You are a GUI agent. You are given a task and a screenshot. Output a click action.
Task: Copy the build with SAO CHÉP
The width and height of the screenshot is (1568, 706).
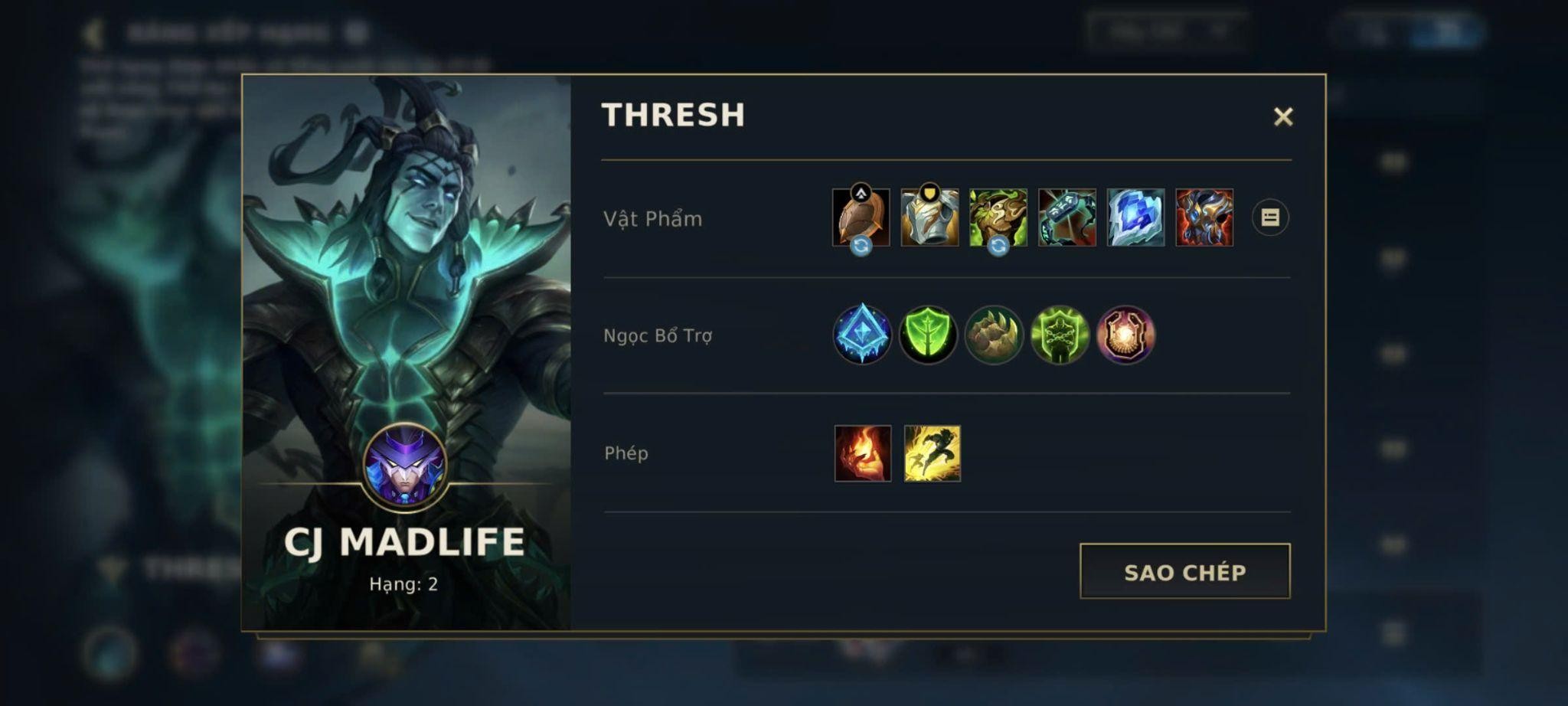1184,571
